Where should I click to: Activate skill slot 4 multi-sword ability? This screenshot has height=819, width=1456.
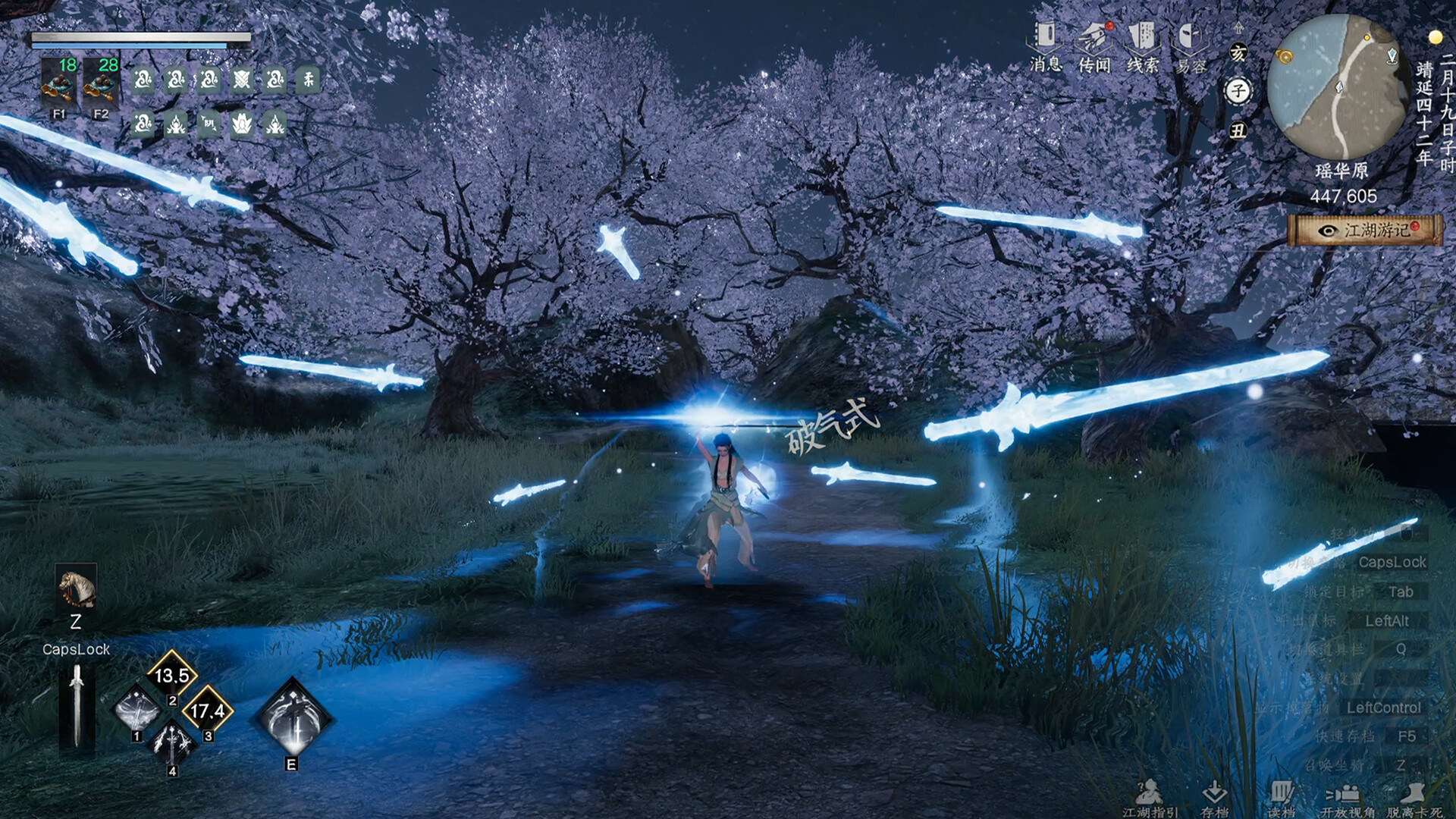click(x=172, y=744)
